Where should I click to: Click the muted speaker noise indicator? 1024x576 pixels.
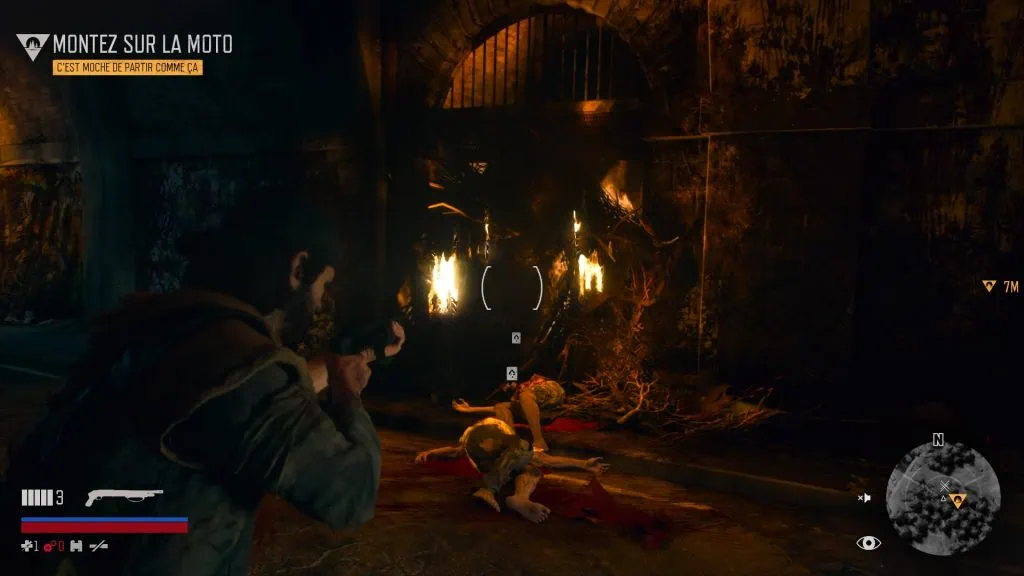click(x=864, y=497)
